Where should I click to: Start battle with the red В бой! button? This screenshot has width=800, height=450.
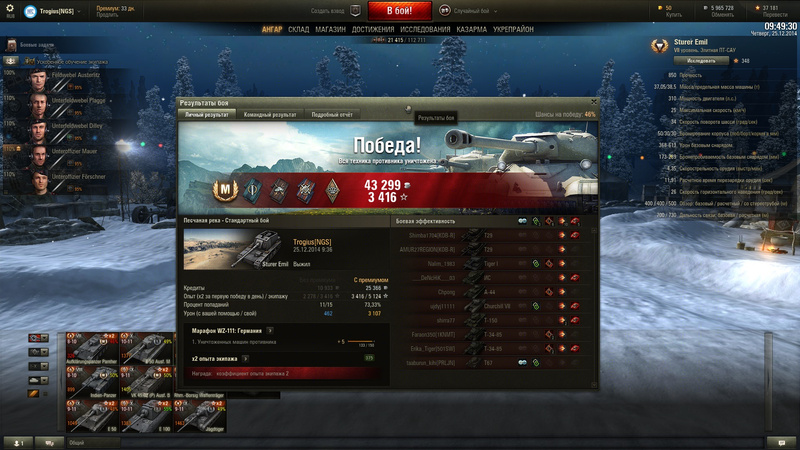coord(400,11)
